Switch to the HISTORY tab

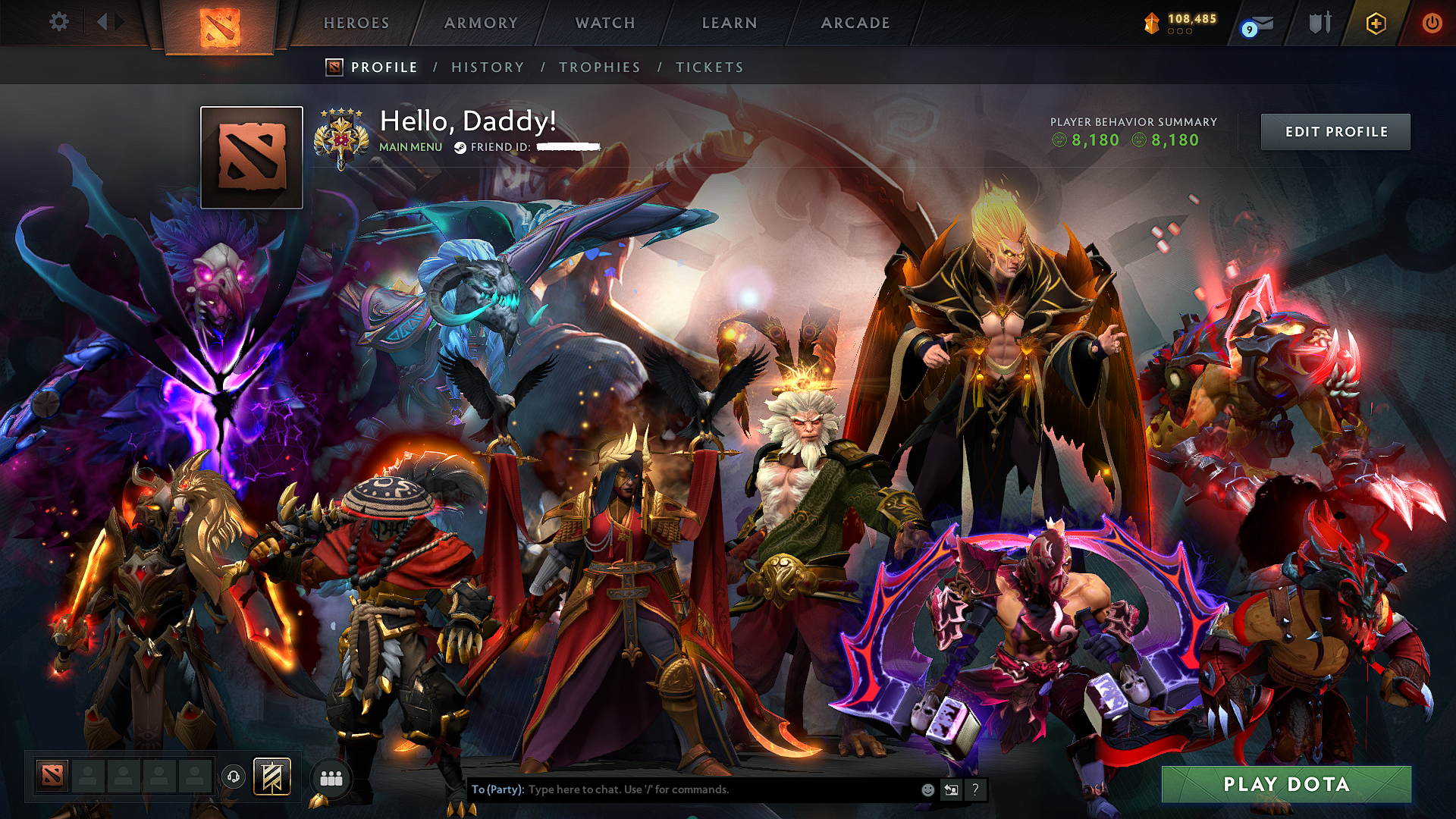(x=487, y=67)
